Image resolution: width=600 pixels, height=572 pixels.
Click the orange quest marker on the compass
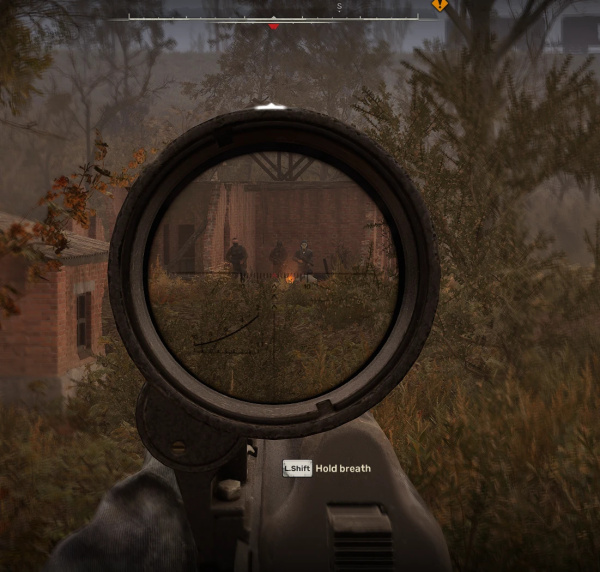coord(439,5)
